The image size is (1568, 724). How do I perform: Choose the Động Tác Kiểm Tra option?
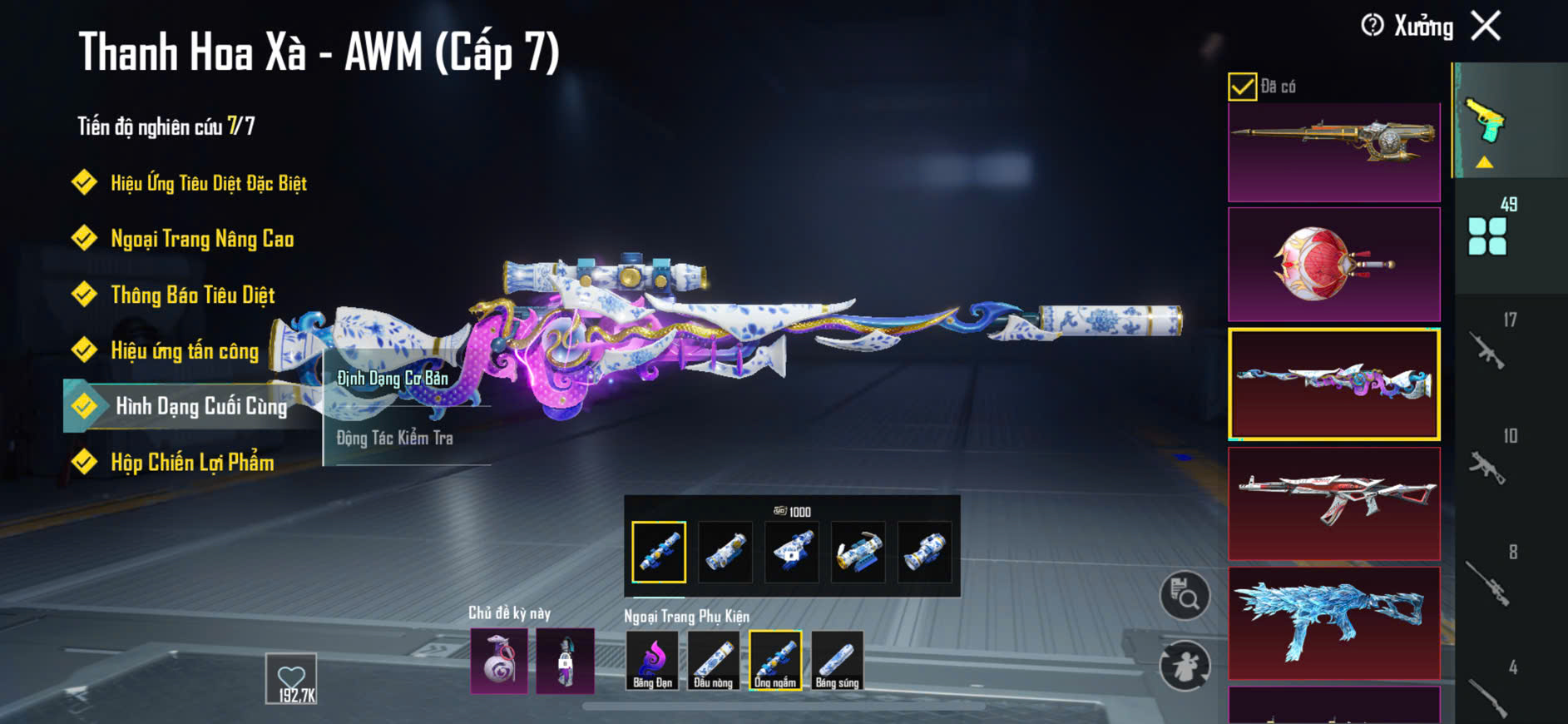tap(394, 438)
